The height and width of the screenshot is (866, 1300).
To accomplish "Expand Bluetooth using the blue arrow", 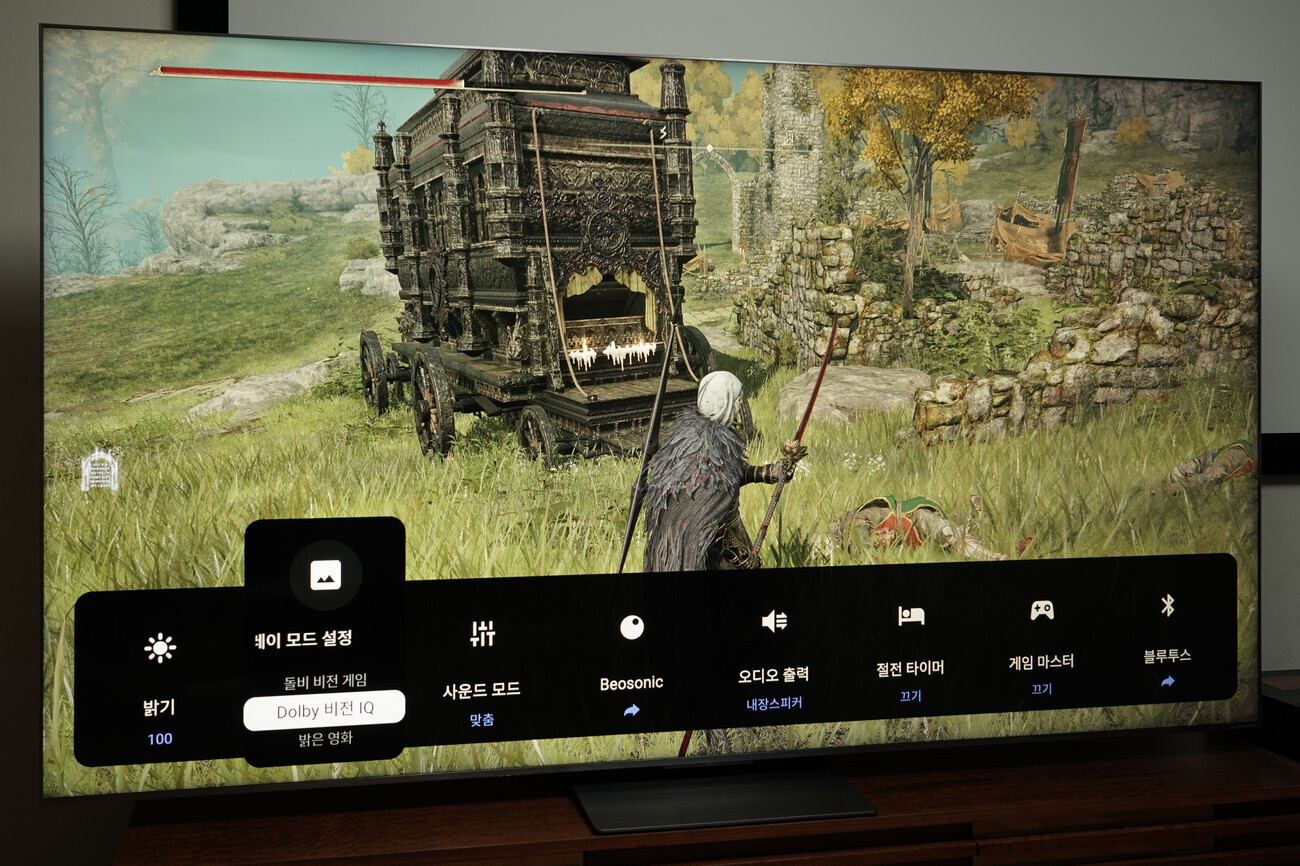I will [1166, 681].
